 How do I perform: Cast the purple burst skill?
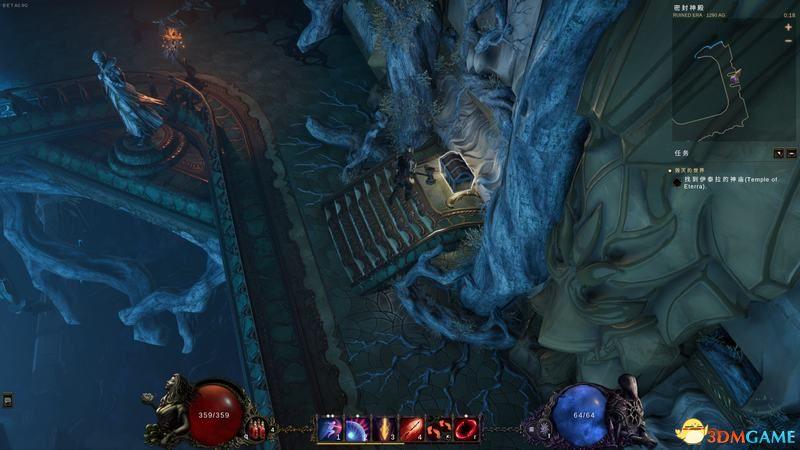[x=356, y=429]
